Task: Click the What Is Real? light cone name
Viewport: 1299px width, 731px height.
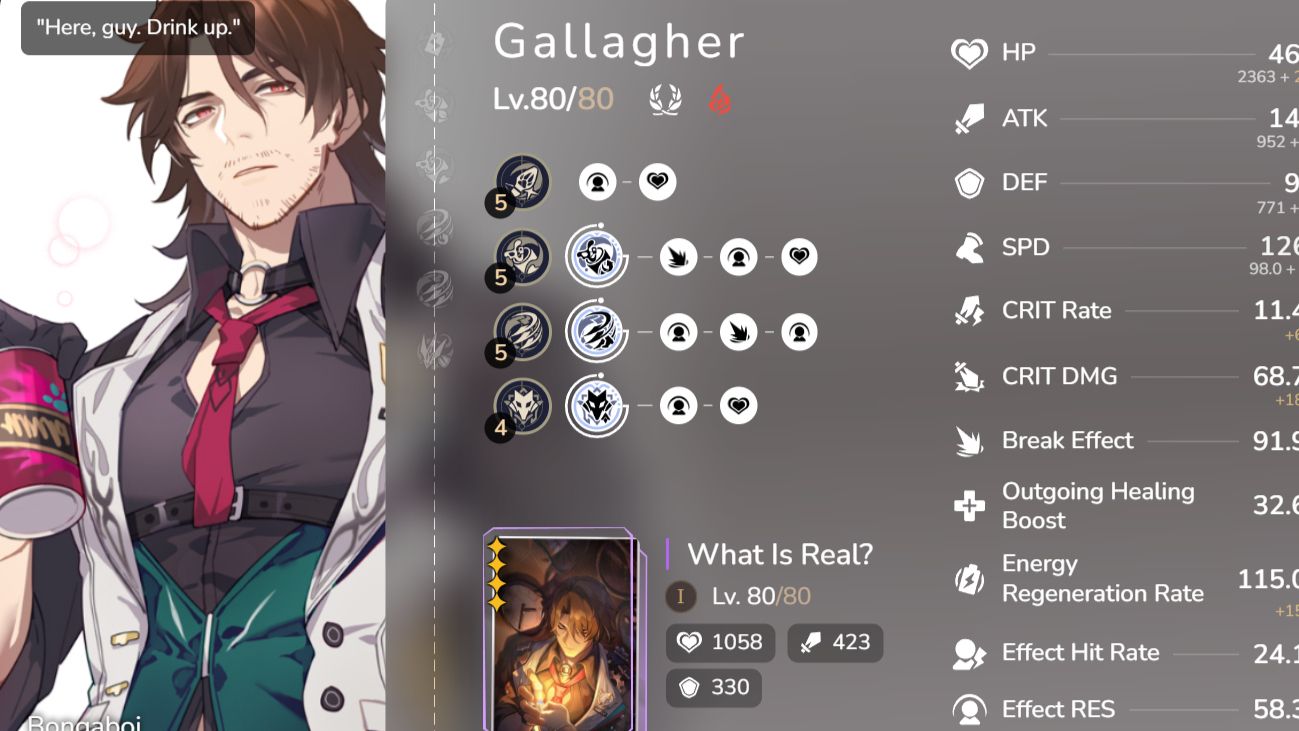Action: tap(780, 555)
